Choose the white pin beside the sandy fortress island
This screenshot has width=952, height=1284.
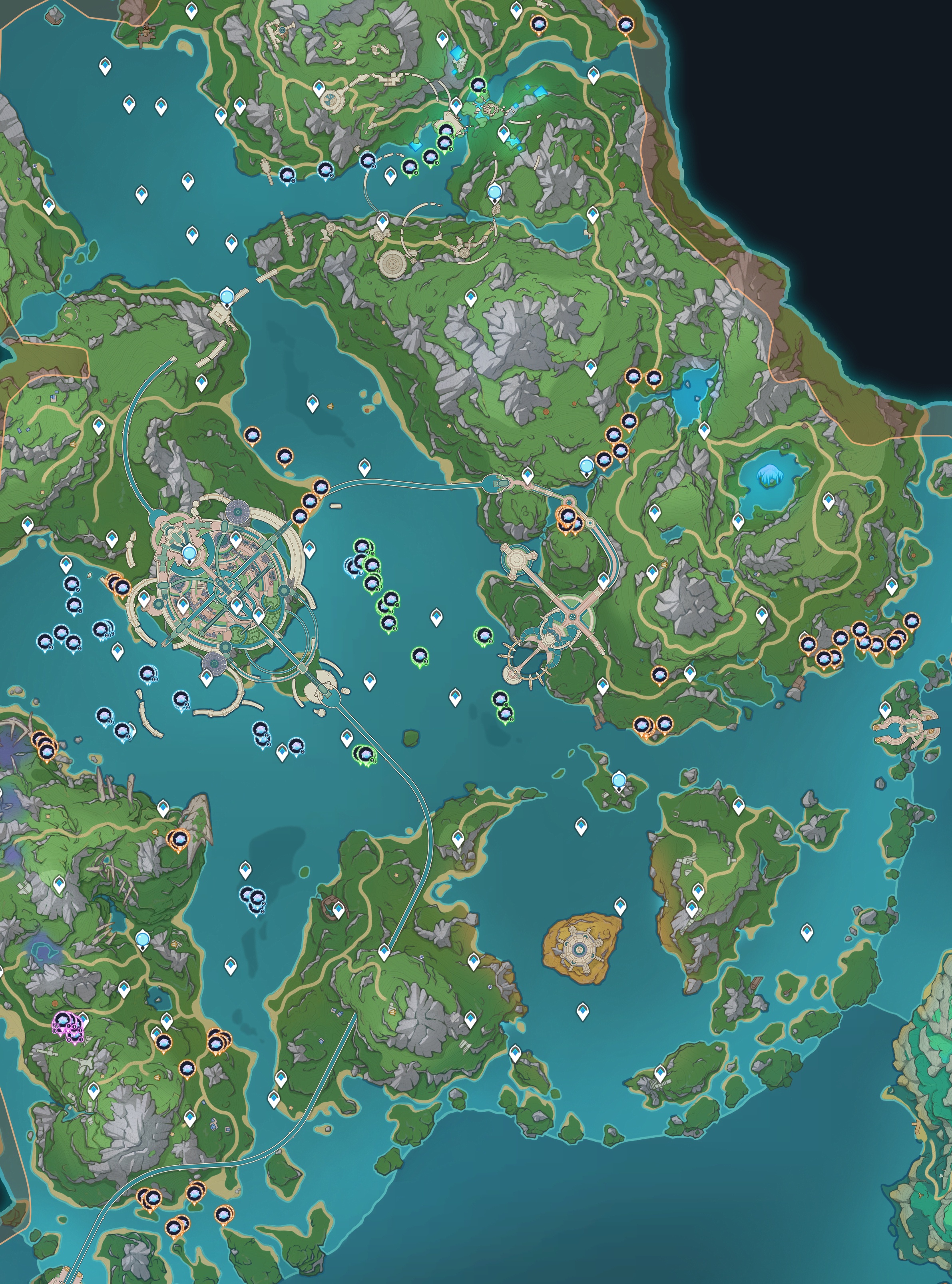point(620,905)
